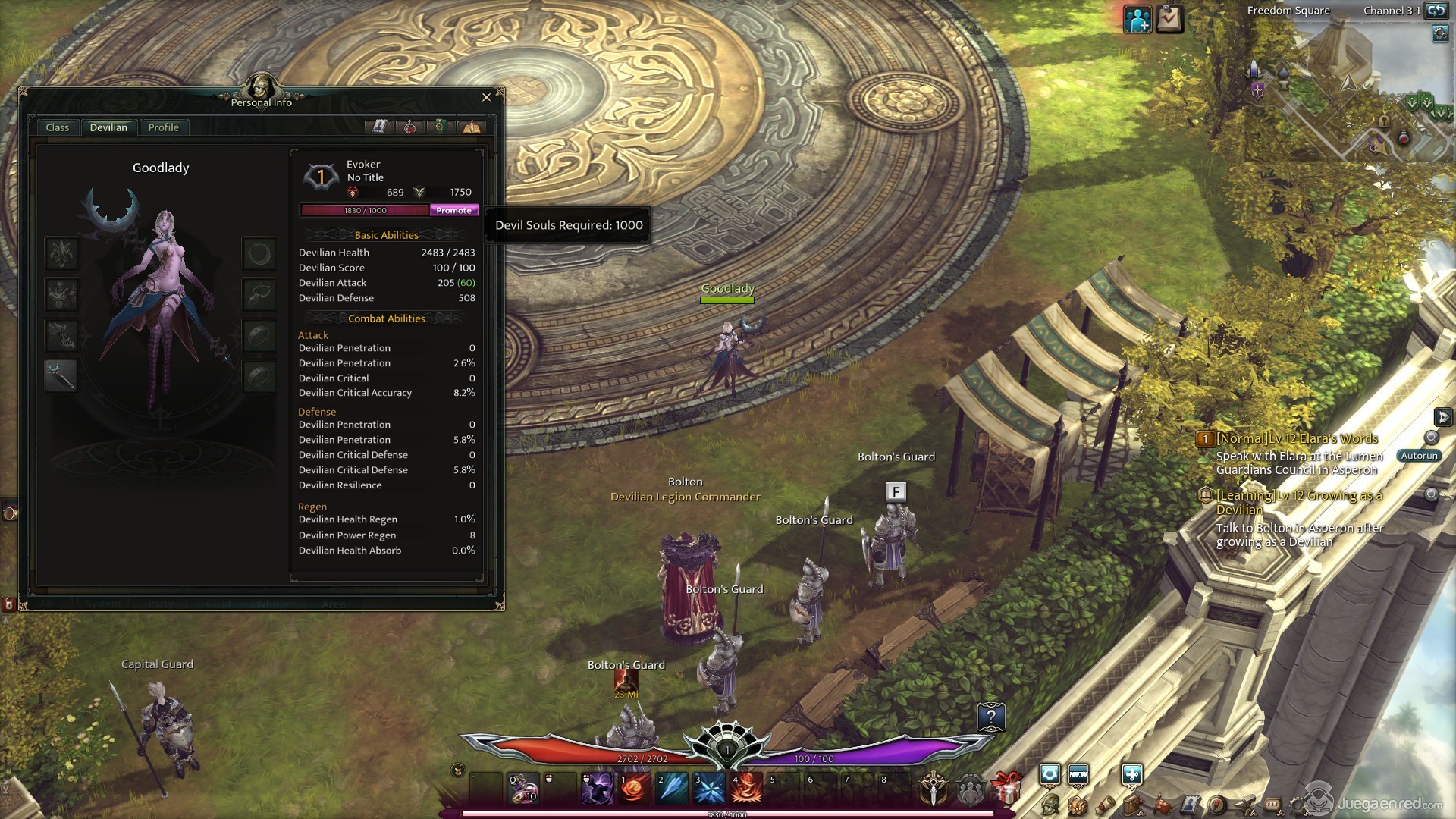Click the purple Promote button
Image resolution: width=1456 pixels, height=819 pixels.
point(453,210)
